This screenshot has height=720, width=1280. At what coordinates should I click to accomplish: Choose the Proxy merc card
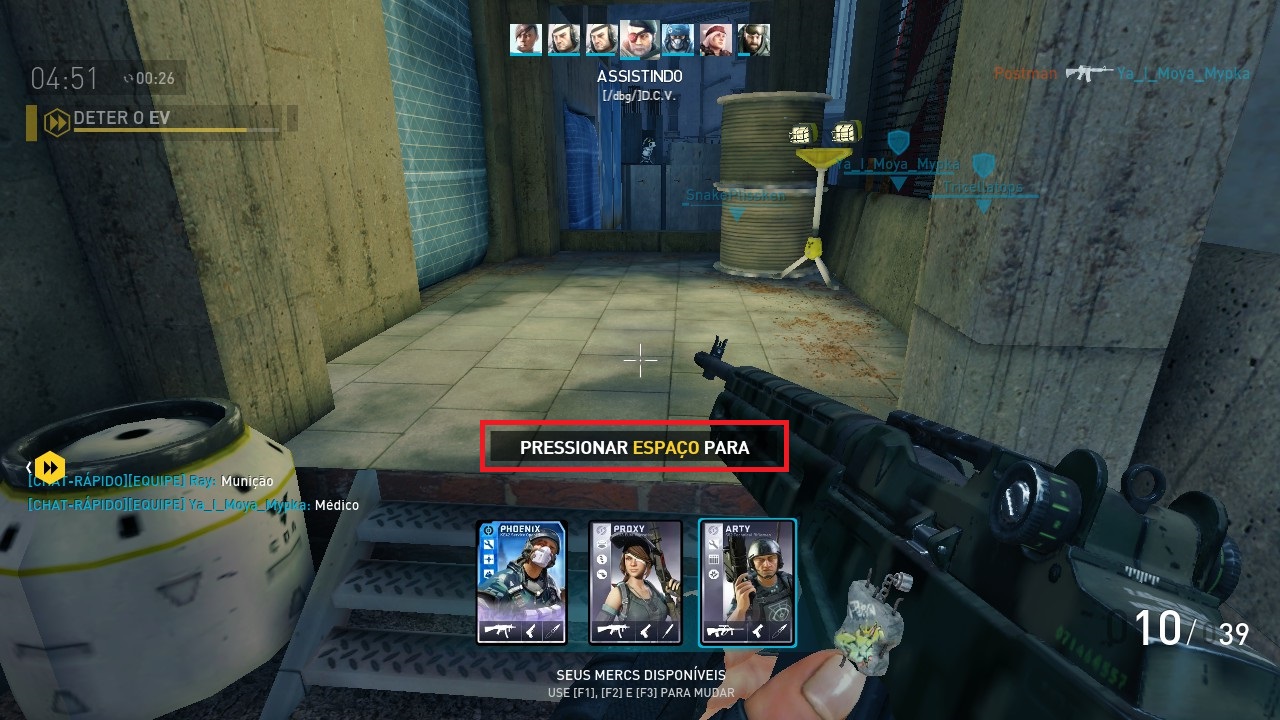634,582
